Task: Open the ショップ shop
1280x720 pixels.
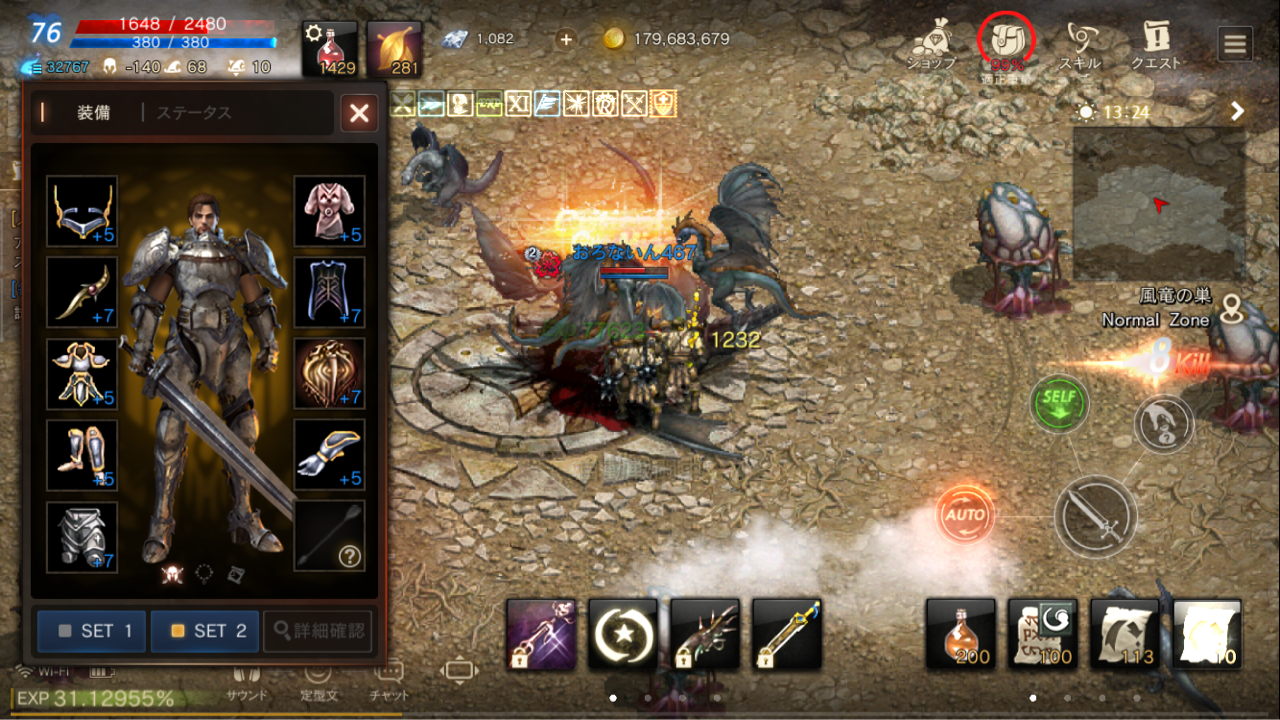Action: (931, 45)
